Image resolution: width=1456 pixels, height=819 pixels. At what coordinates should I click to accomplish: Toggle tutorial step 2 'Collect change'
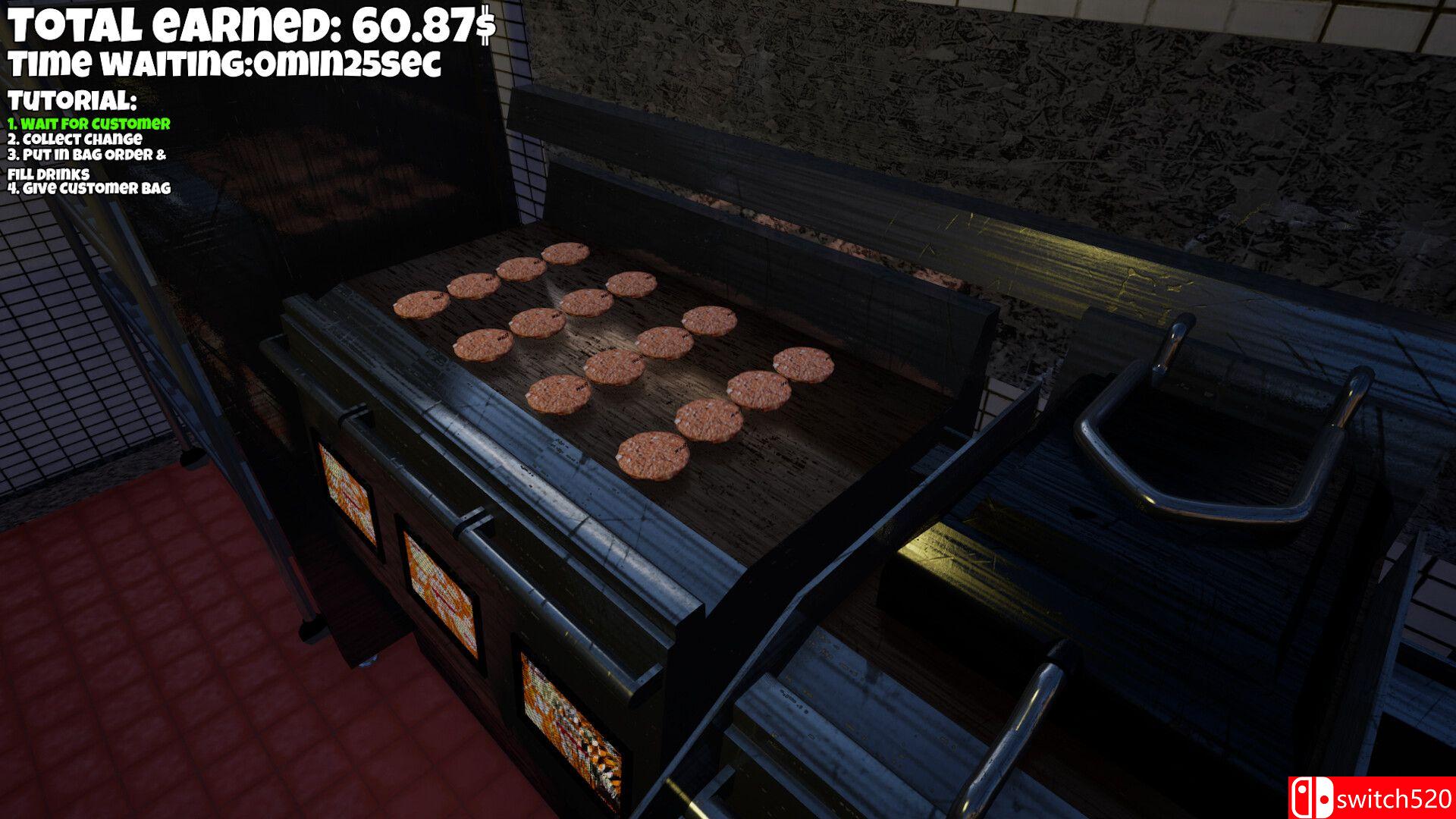click(76, 140)
